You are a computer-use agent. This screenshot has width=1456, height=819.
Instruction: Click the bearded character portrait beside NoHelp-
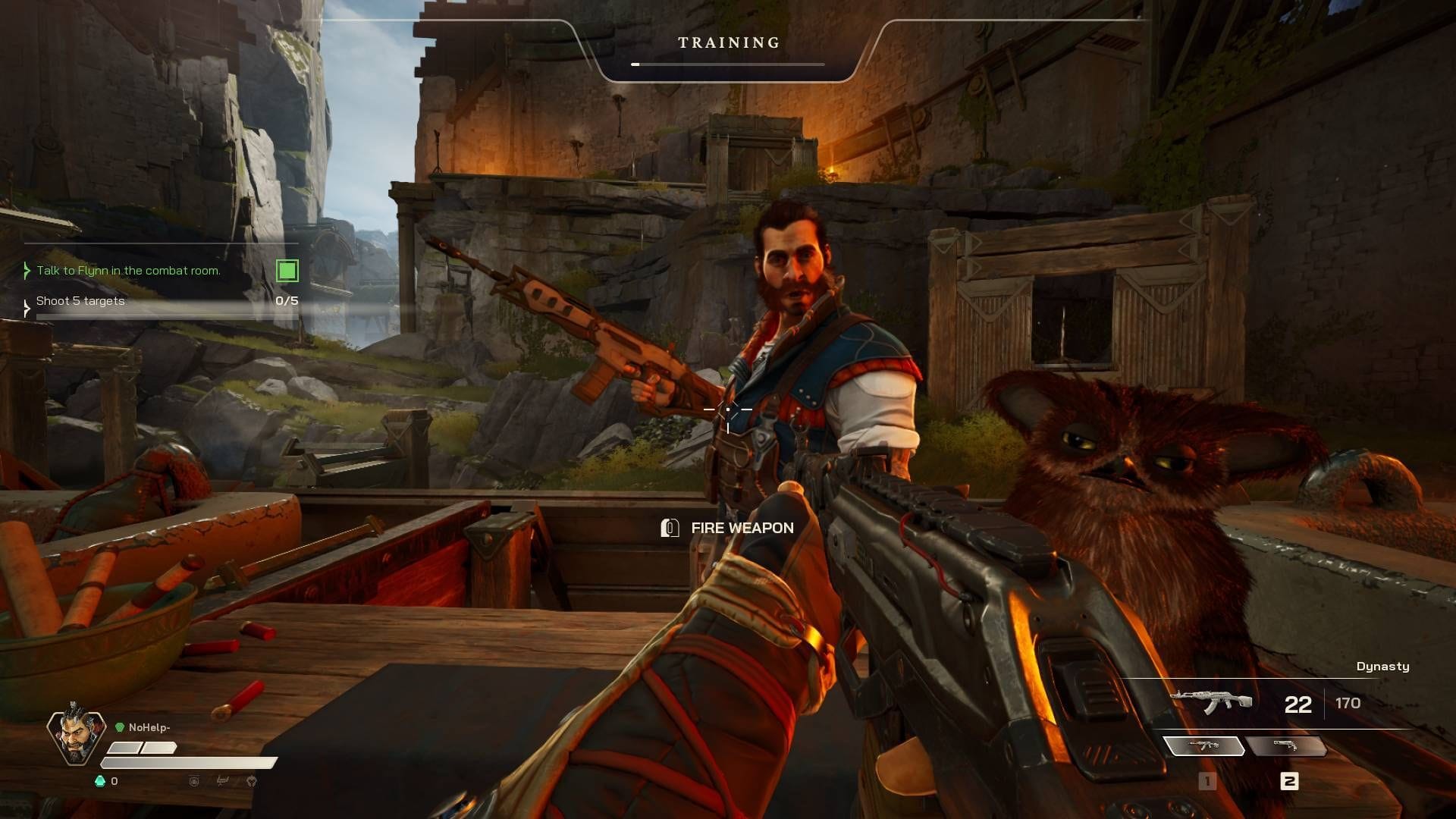(76, 734)
